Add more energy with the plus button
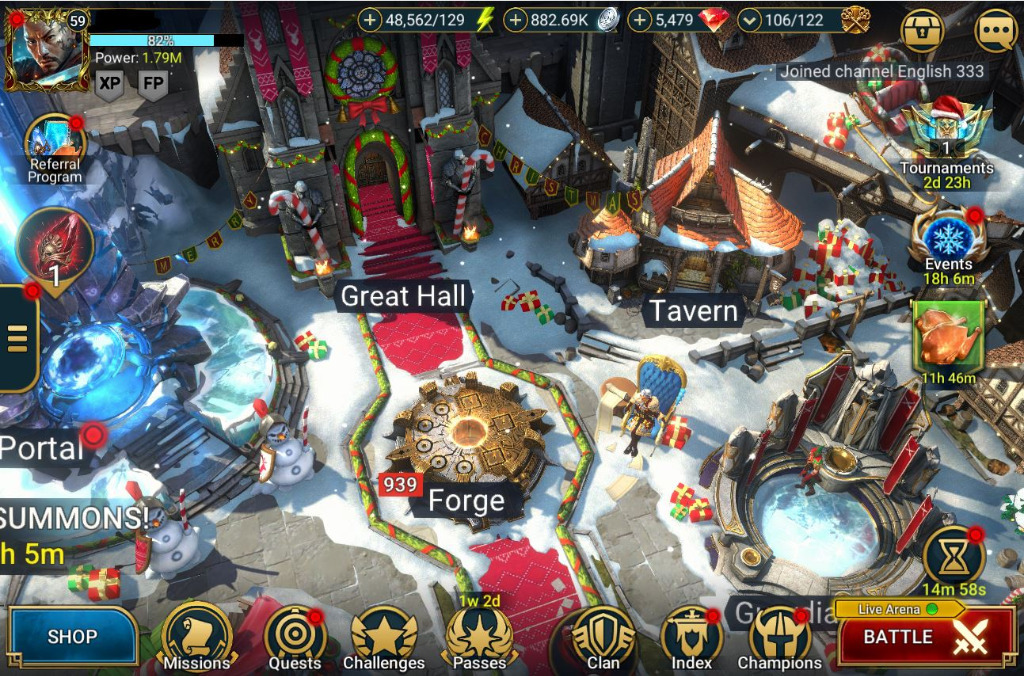The height and width of the screenshot is (676, 1024). point(370,19)
